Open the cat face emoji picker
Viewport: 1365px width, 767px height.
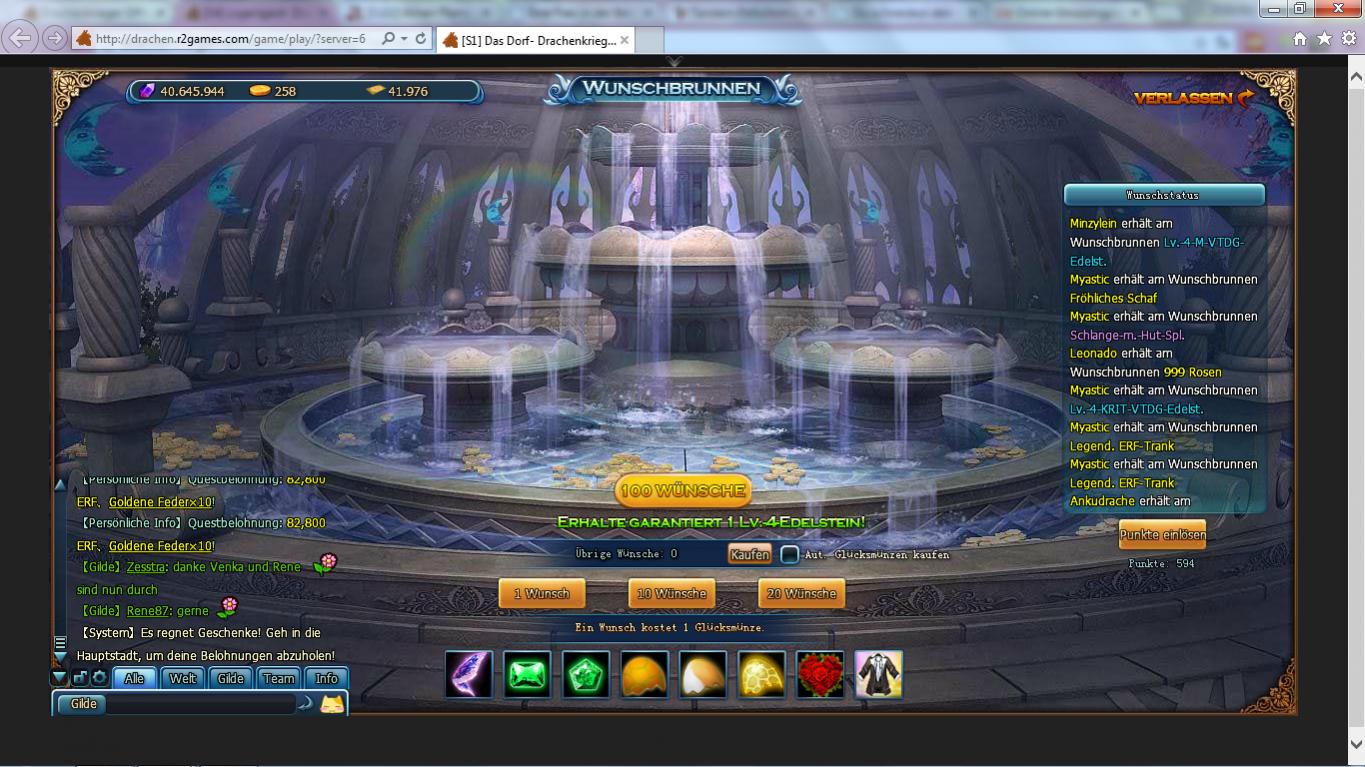(x=332, y=704)
